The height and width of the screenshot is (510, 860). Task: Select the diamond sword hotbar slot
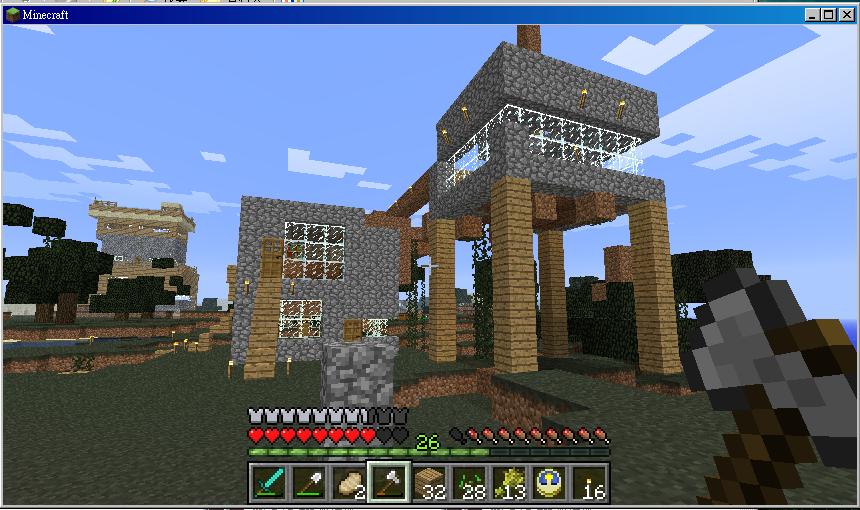pyautogui.click(x=268, y=483)
